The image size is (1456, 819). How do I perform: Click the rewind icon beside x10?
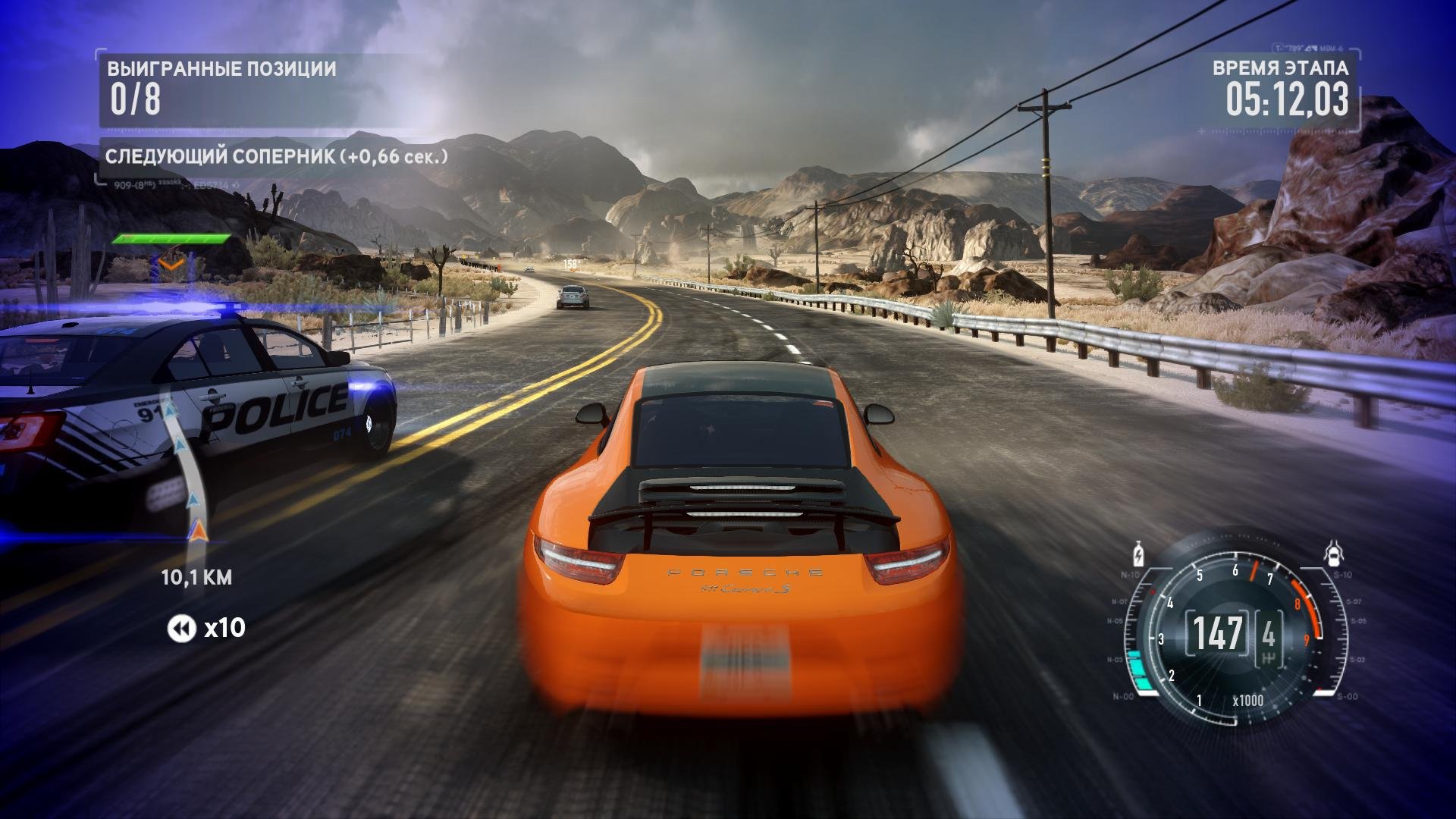[182, 628]
